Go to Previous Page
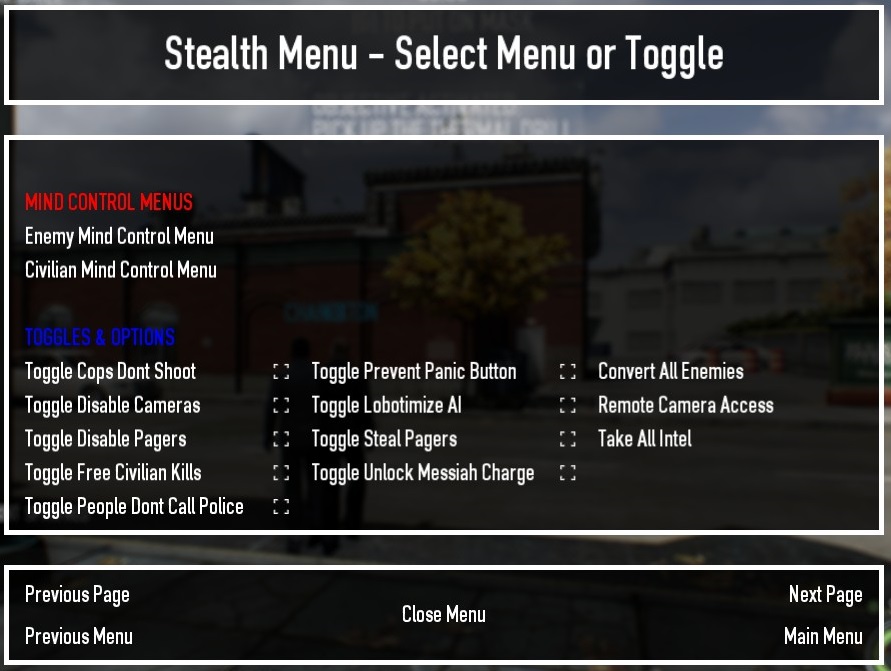The width and height of the screenshot is (891, 671). coord(77,595)
